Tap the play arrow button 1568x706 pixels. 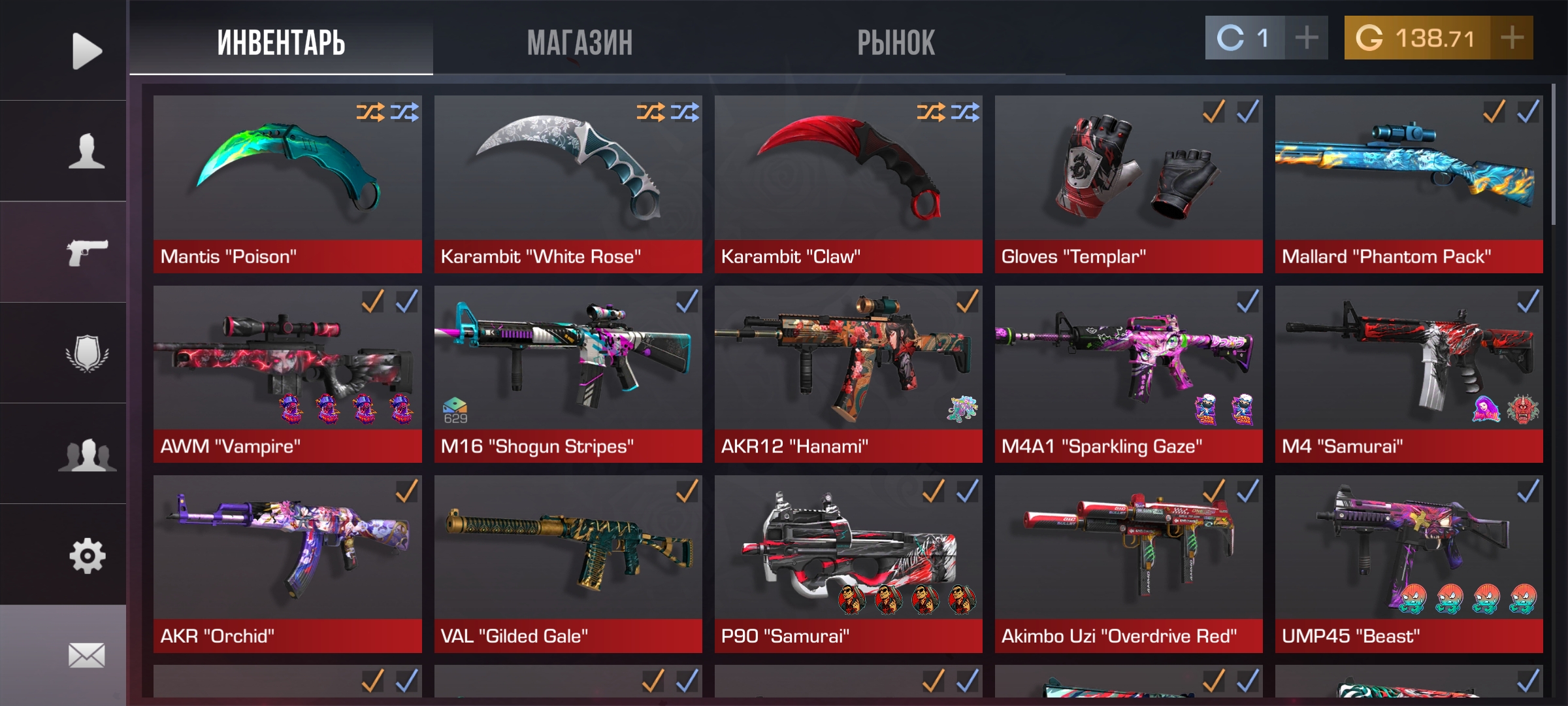coord(86,51)
